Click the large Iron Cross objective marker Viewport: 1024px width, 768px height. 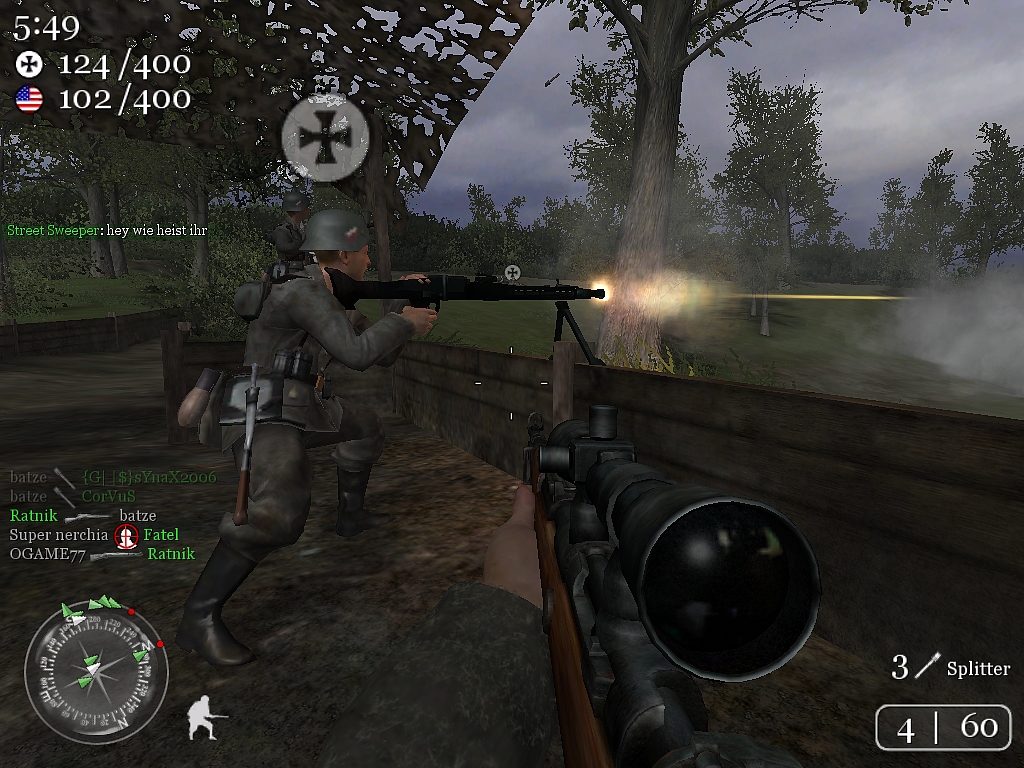325,136
